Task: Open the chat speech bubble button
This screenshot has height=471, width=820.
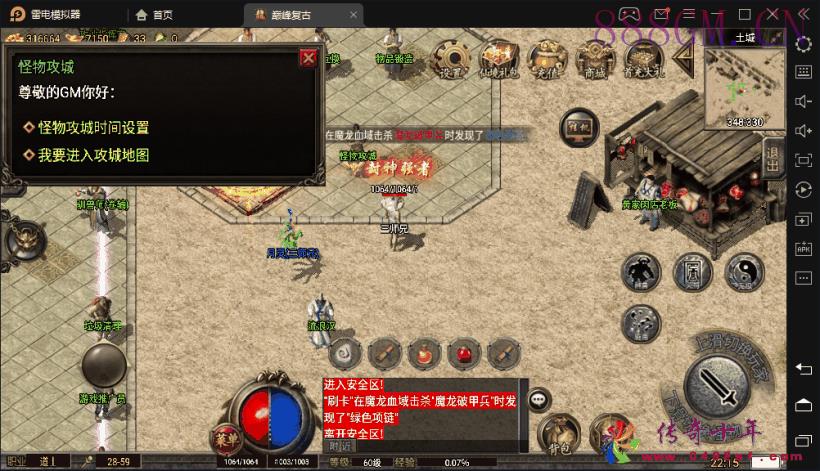Action: click(539, 398)
